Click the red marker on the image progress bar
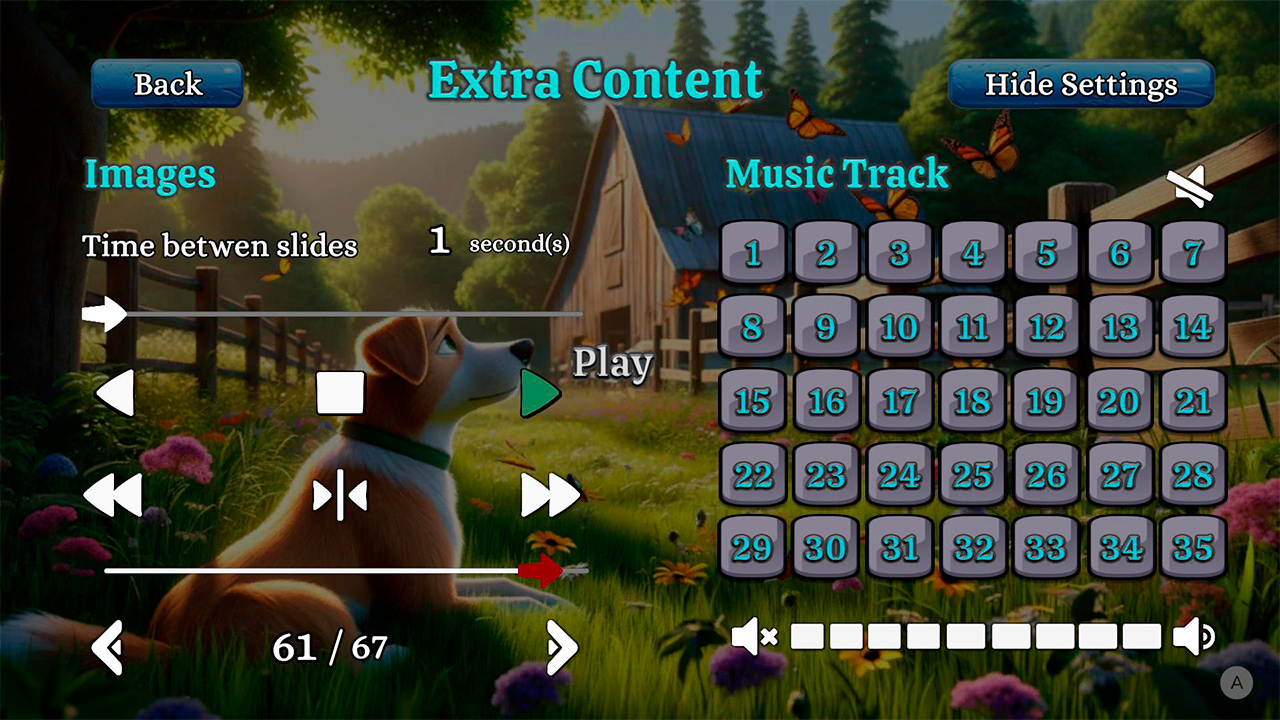The height and width of the screenshot is (720, 1280). [540, 570]
